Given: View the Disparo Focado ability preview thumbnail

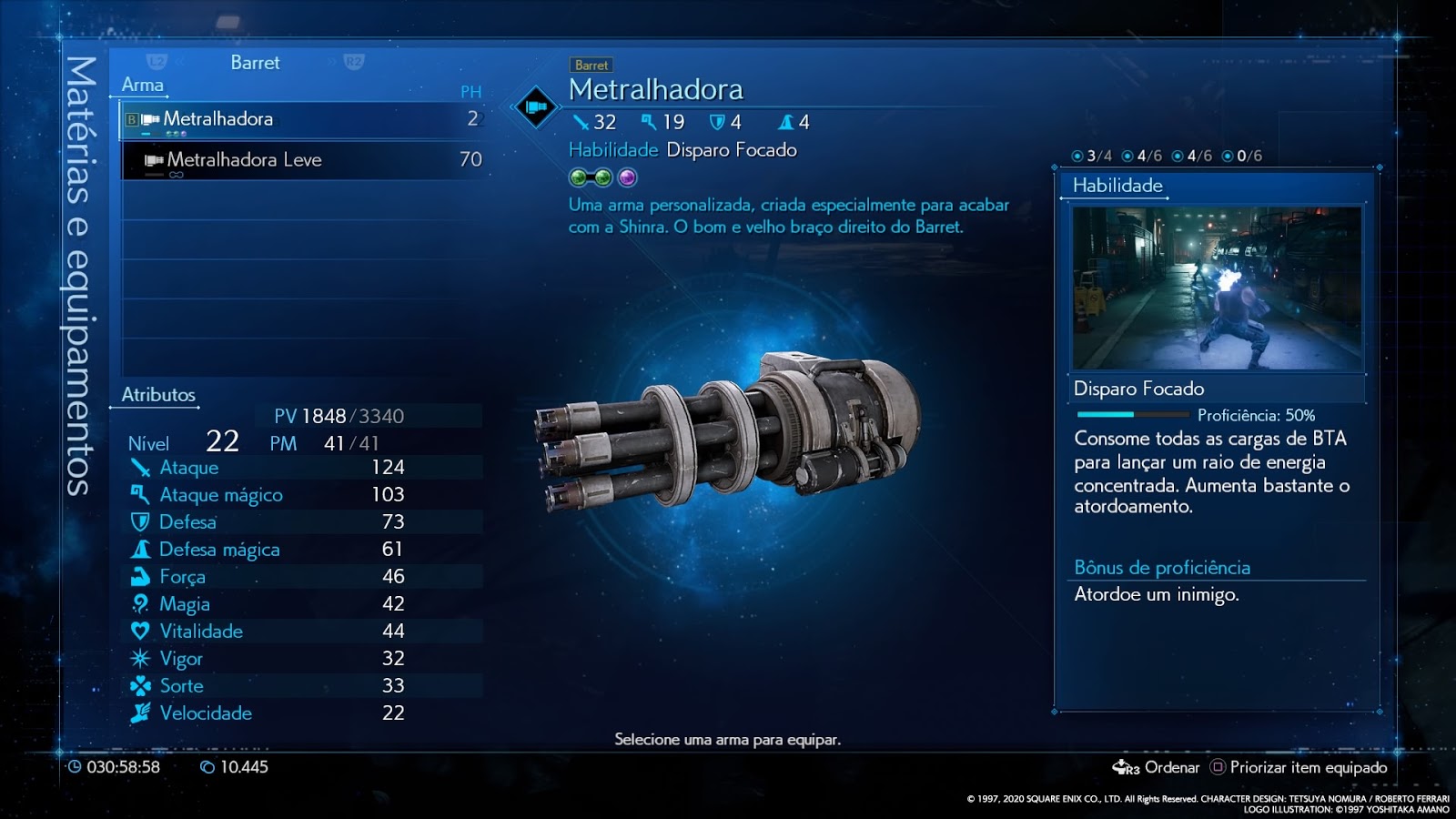Looking at the screenshot, I should 1217,288.
